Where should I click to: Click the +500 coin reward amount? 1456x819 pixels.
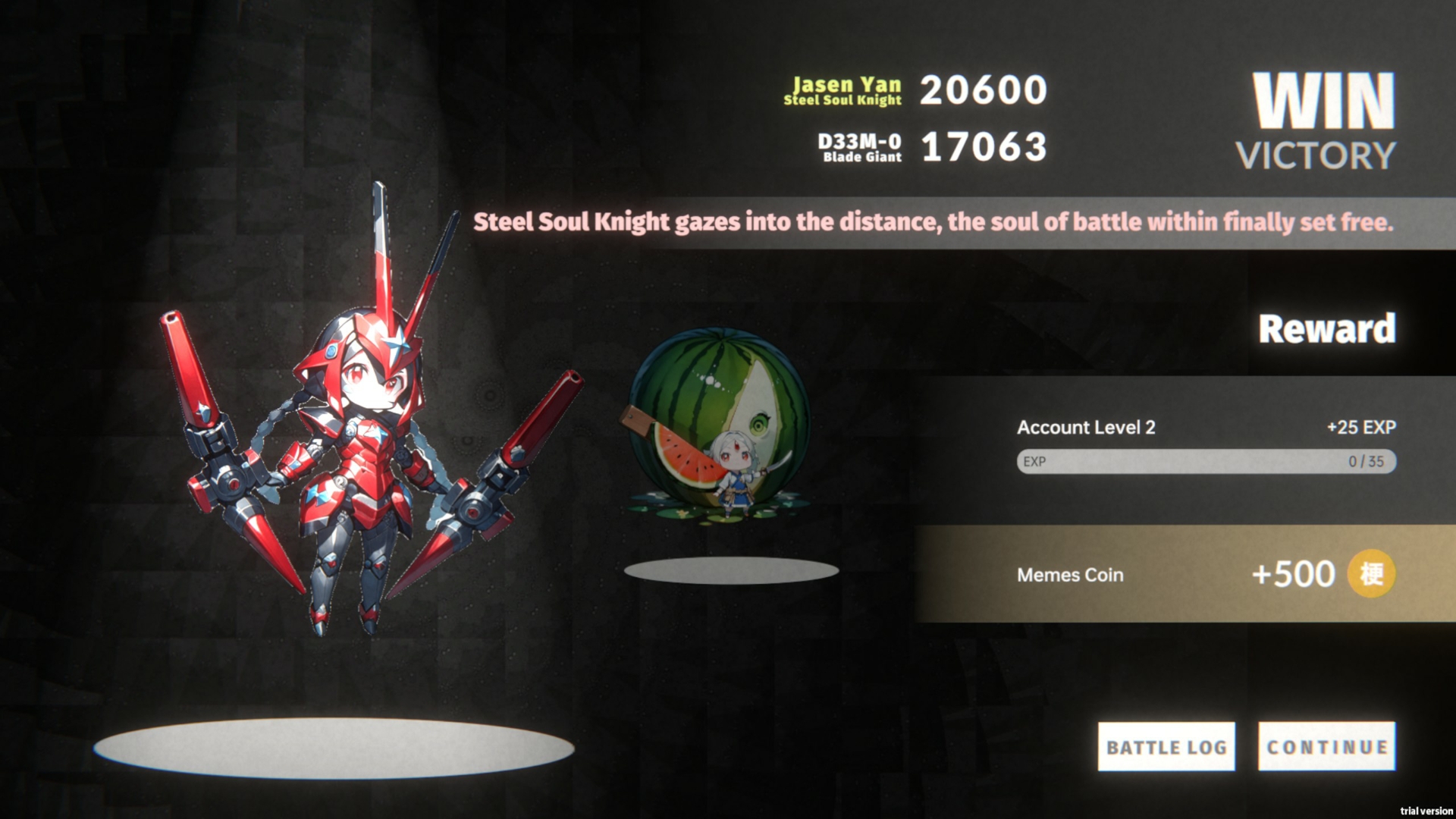[x=1296, y=575]
